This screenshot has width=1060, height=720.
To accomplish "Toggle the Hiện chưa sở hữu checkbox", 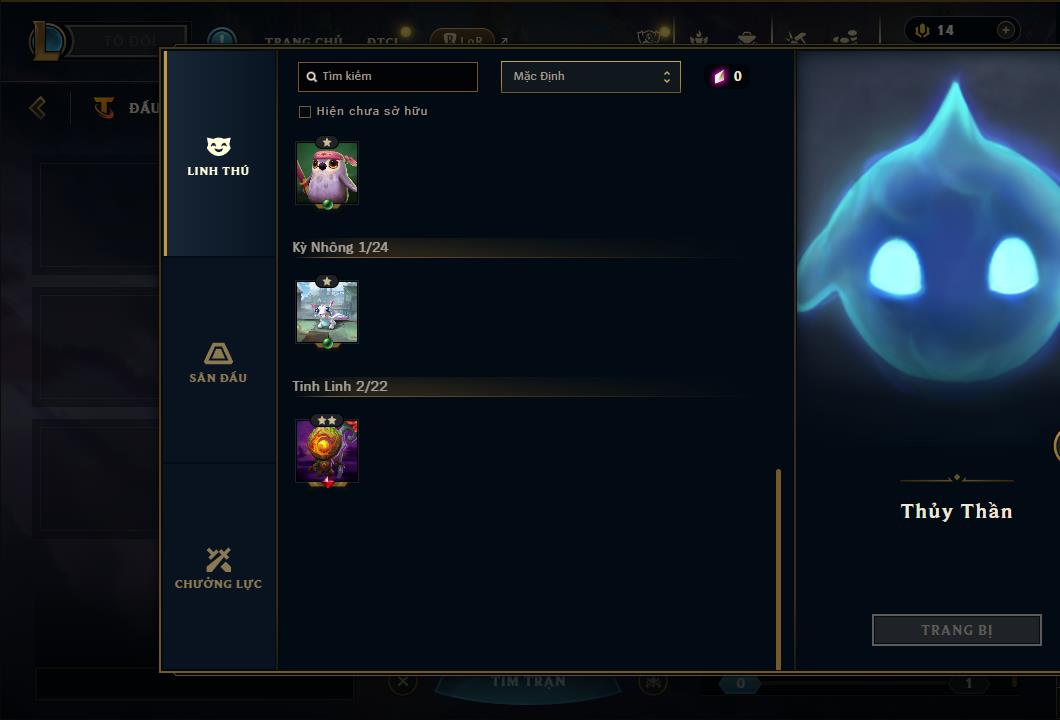I will click(305, 111).
